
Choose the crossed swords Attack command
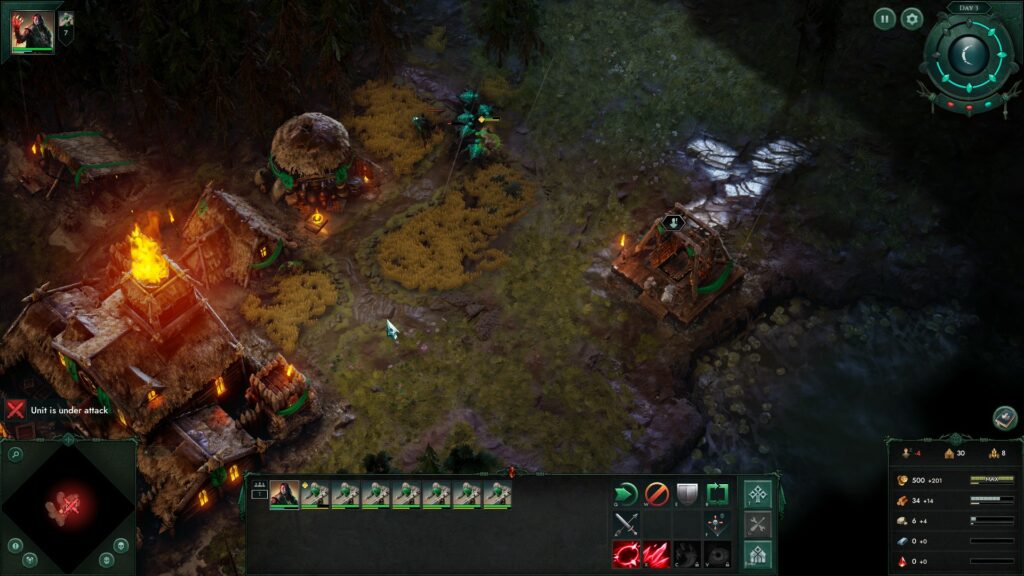click(626, 524)
